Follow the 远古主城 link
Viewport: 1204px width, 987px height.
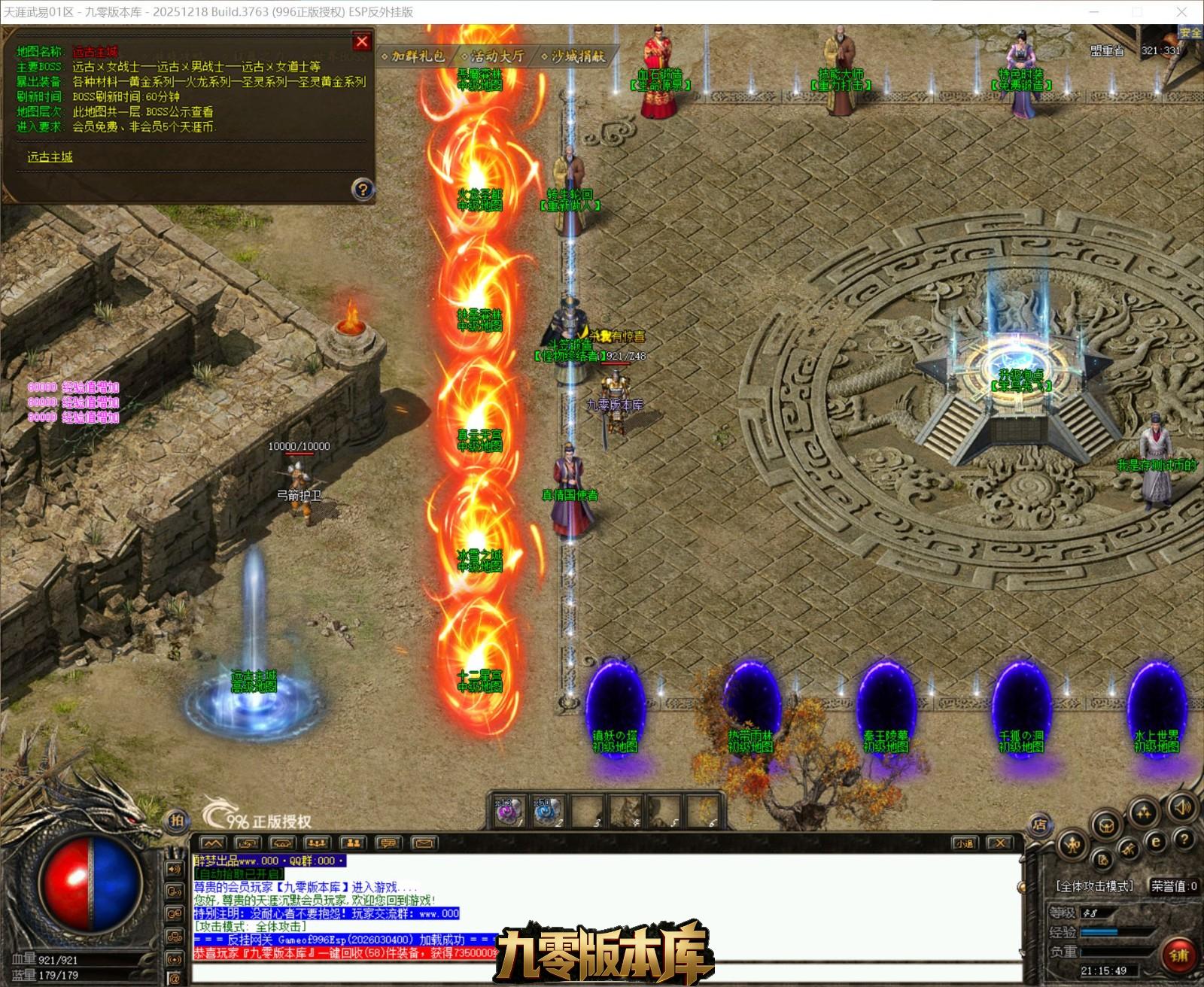[50, 157]
